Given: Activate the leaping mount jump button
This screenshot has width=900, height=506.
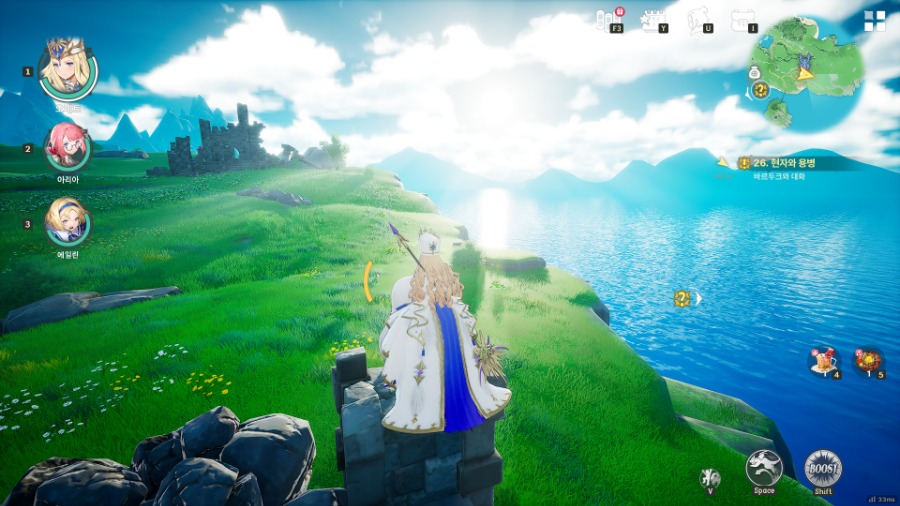Looking at the screenshot, I should 763,467.
